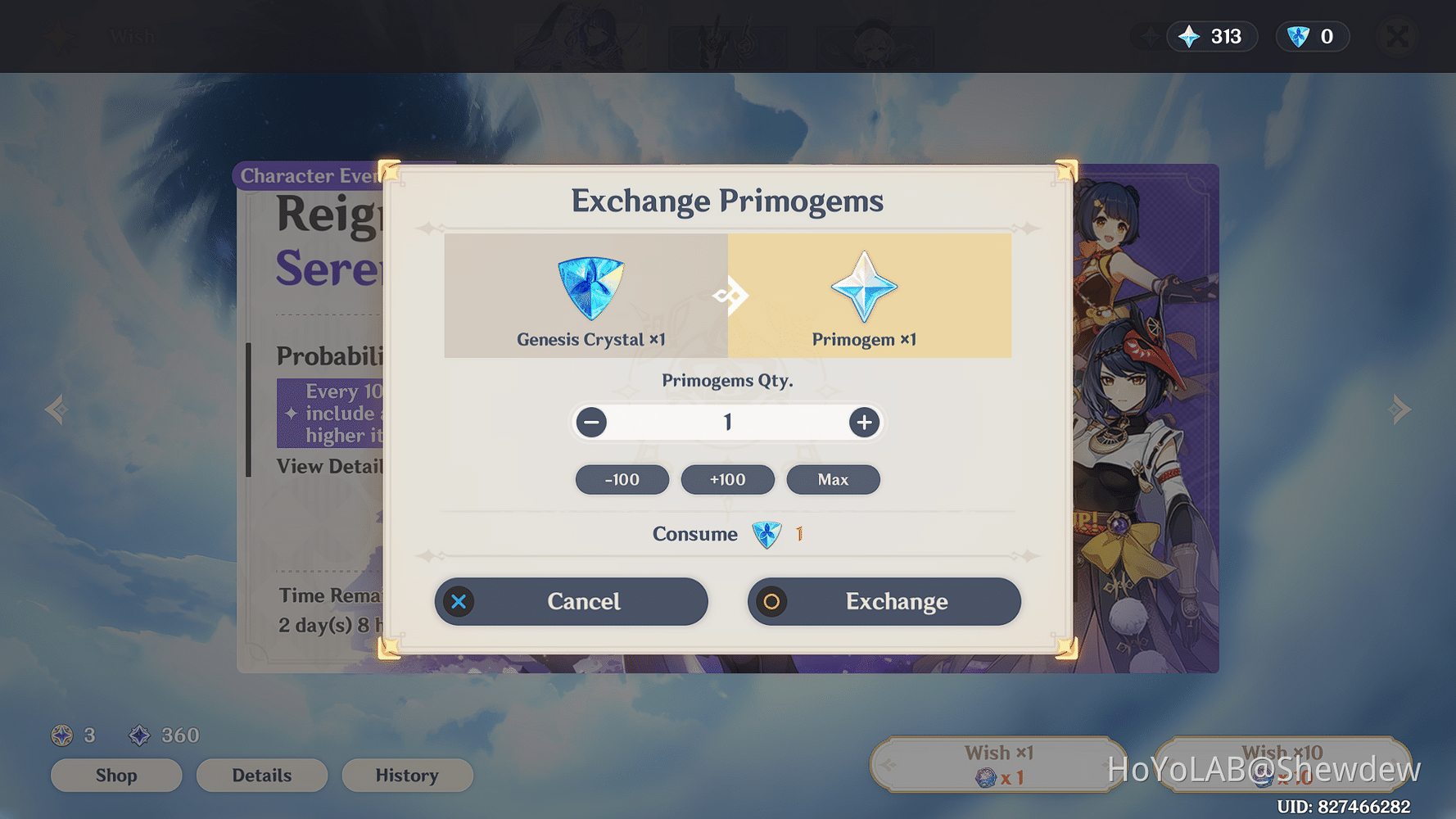
Task: Increase Primogems quantity with the plus button
Action: click(x=863, y=422)
